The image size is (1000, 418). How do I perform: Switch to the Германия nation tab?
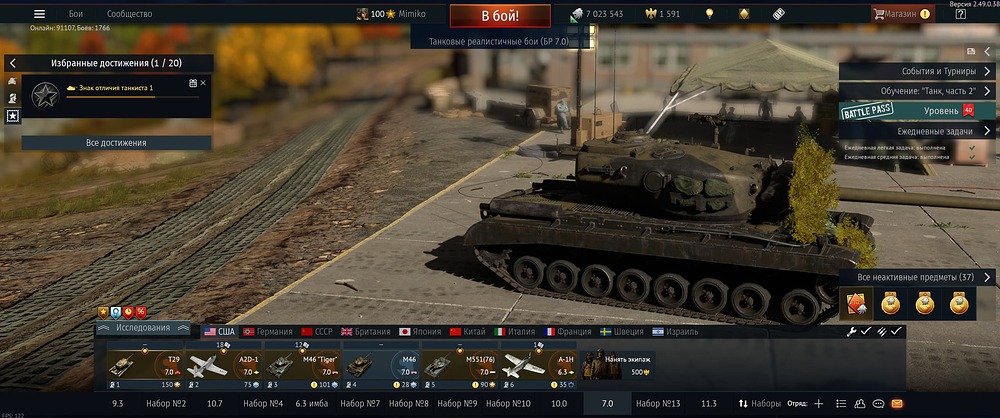point(266,331)
